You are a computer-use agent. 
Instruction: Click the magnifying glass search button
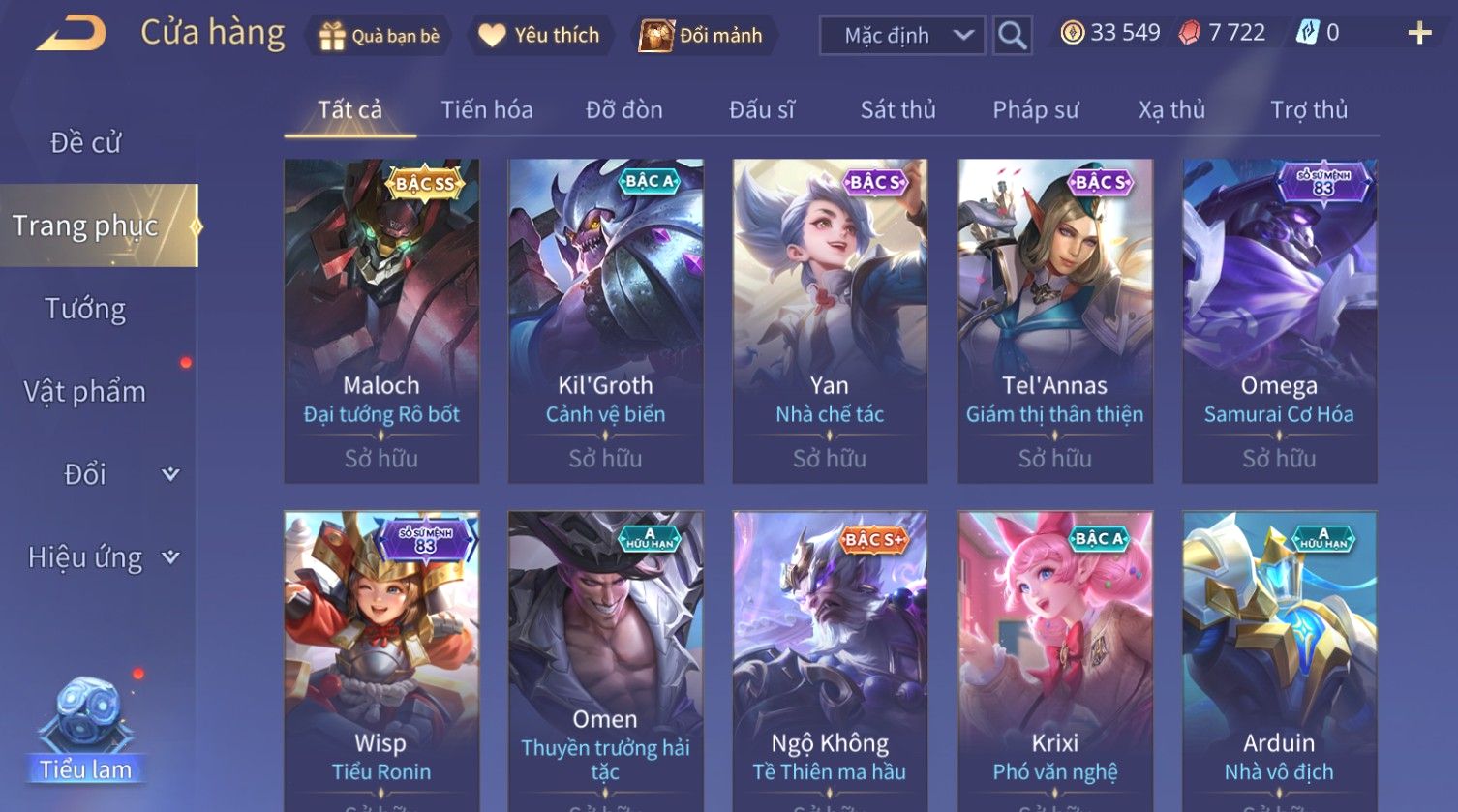tap(1012, 36)
